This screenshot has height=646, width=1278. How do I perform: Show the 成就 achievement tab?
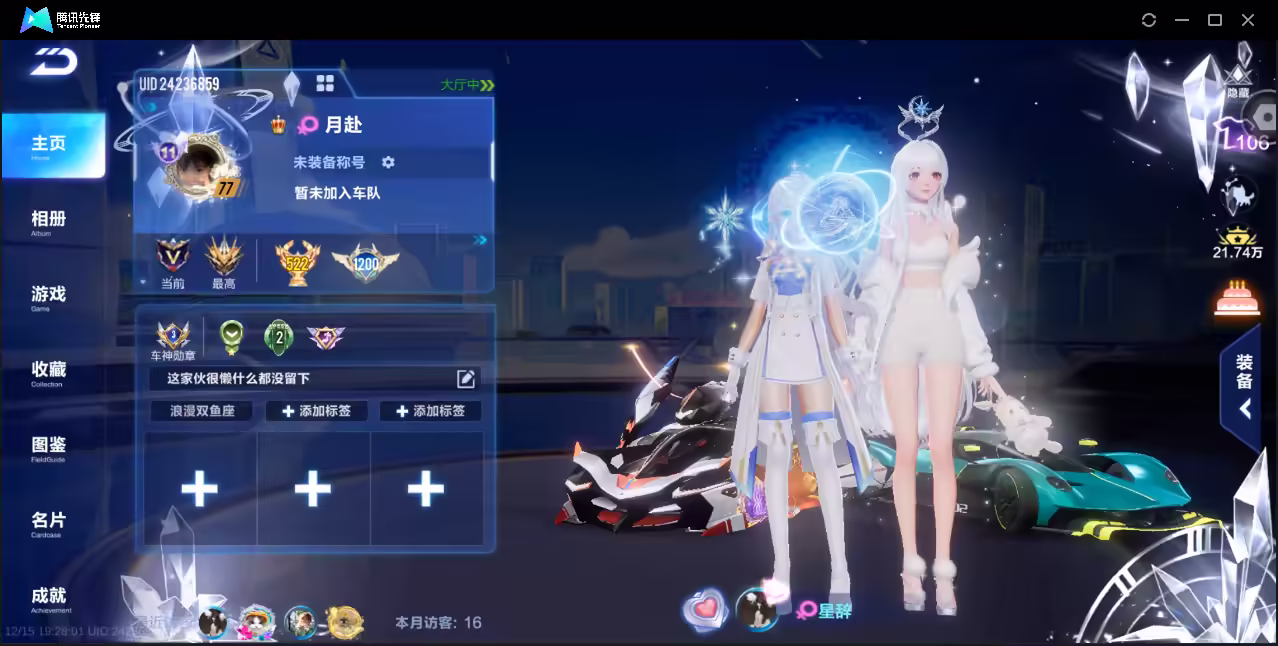(x=48, y=597)
